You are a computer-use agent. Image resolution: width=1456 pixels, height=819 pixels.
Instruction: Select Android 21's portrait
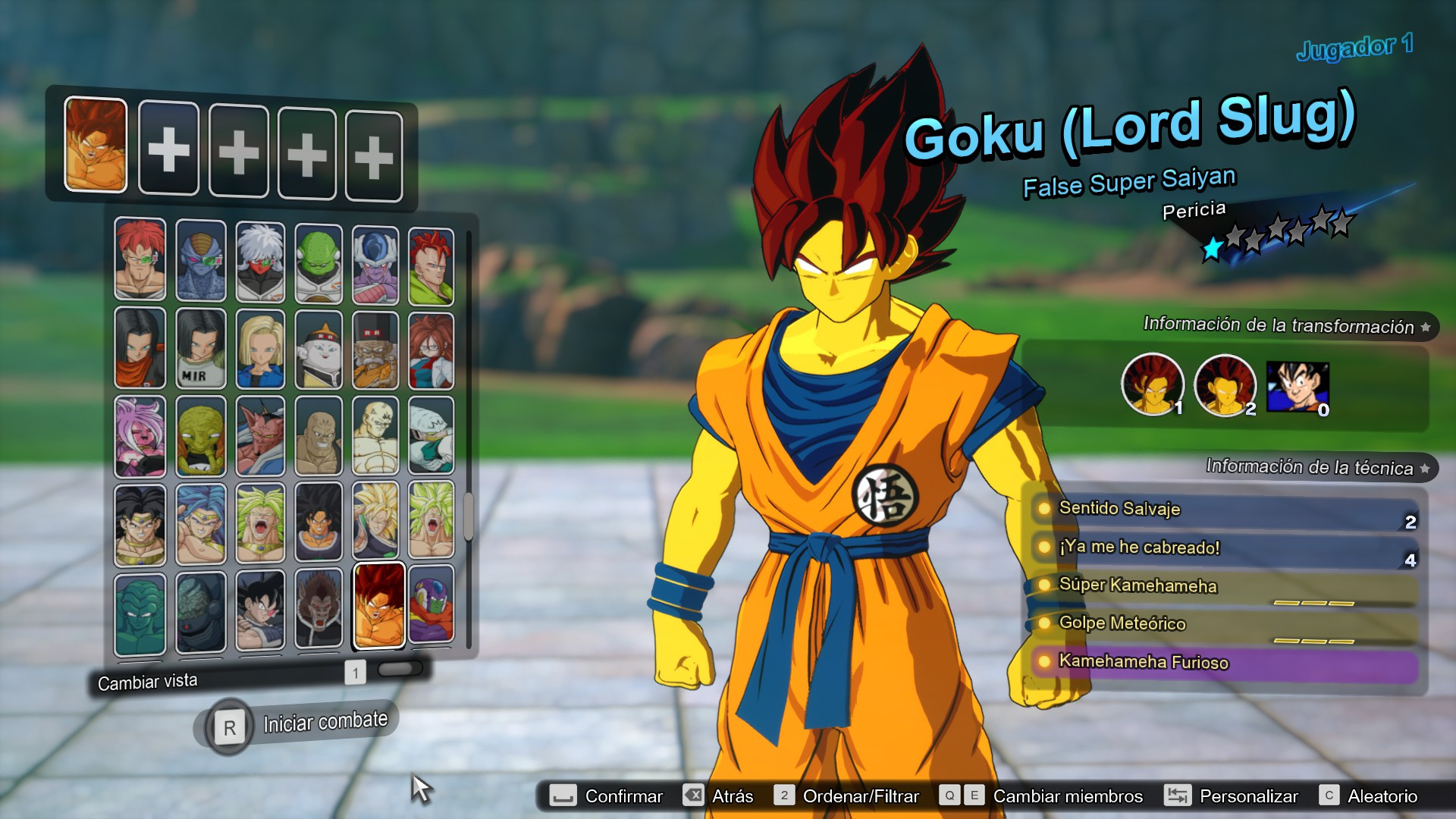(x=432, y=349)
